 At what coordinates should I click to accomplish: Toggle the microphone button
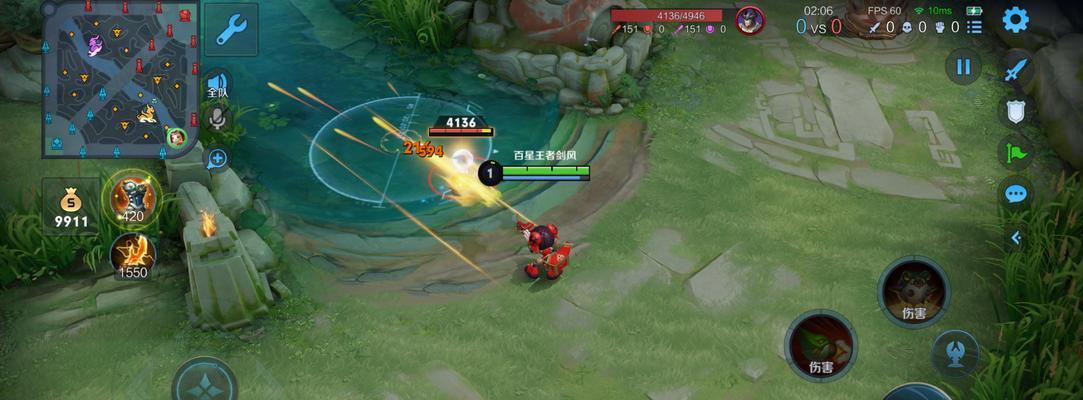pyautogui.click(x=217, y=120)
